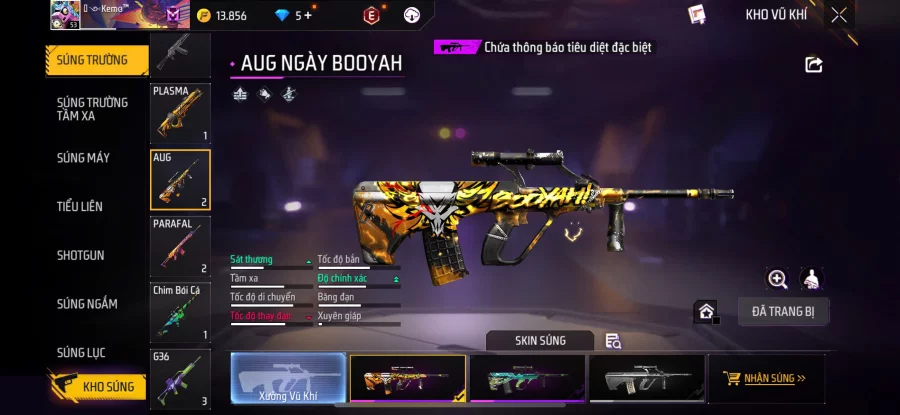Viewport: 900px width, 415px height.
Task: Zoom in with the magnifier icon
Action: coord(777,279)
